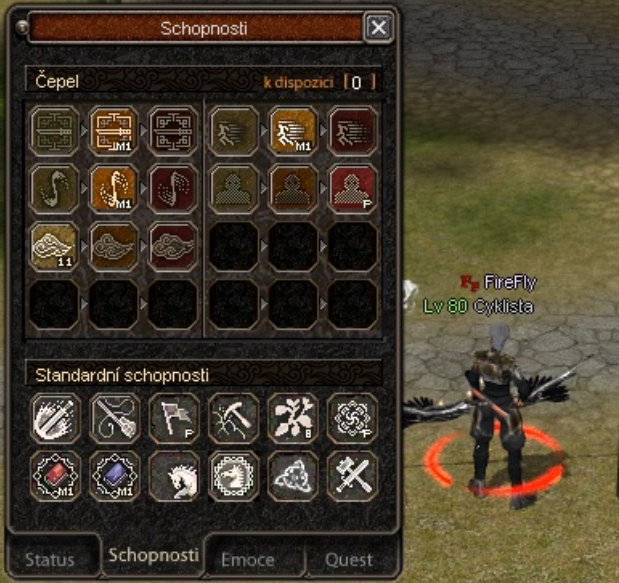Select the orange sword-pattern skill marked M1
619x583 pixels.
tap(113, 131)
